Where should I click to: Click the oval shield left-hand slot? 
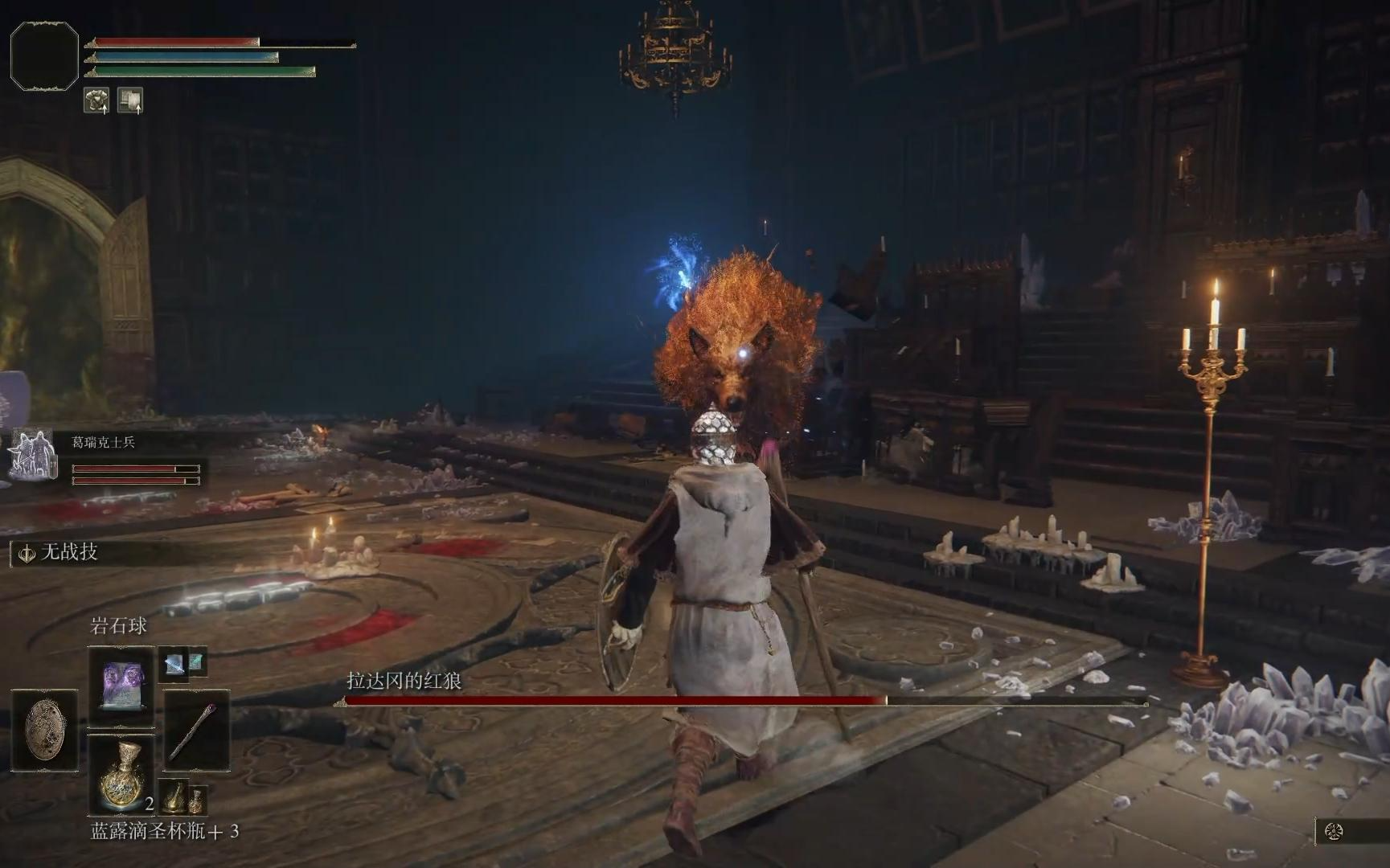click(x=45, y=729)
